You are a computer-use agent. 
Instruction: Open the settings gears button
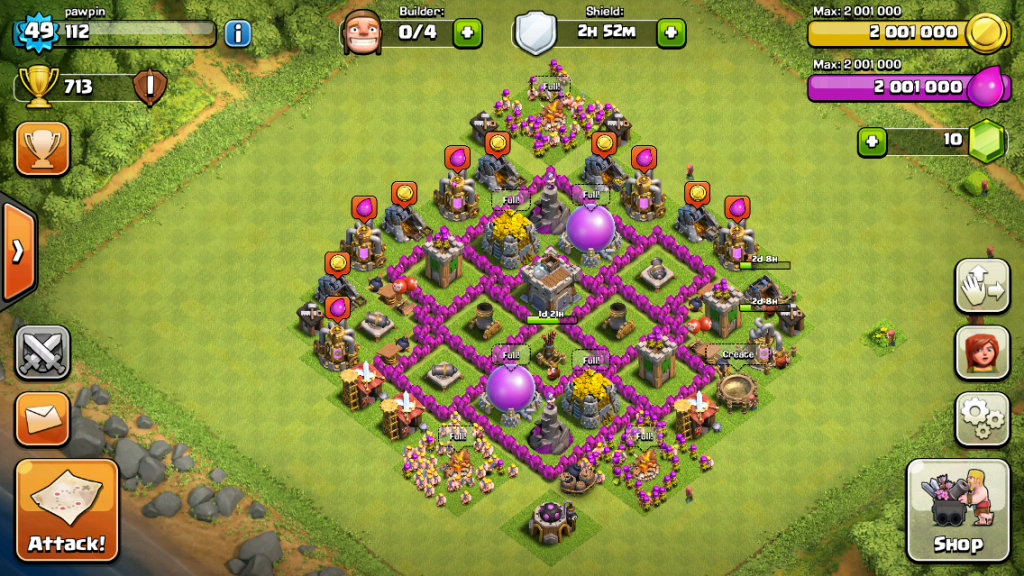pos(981,419)
